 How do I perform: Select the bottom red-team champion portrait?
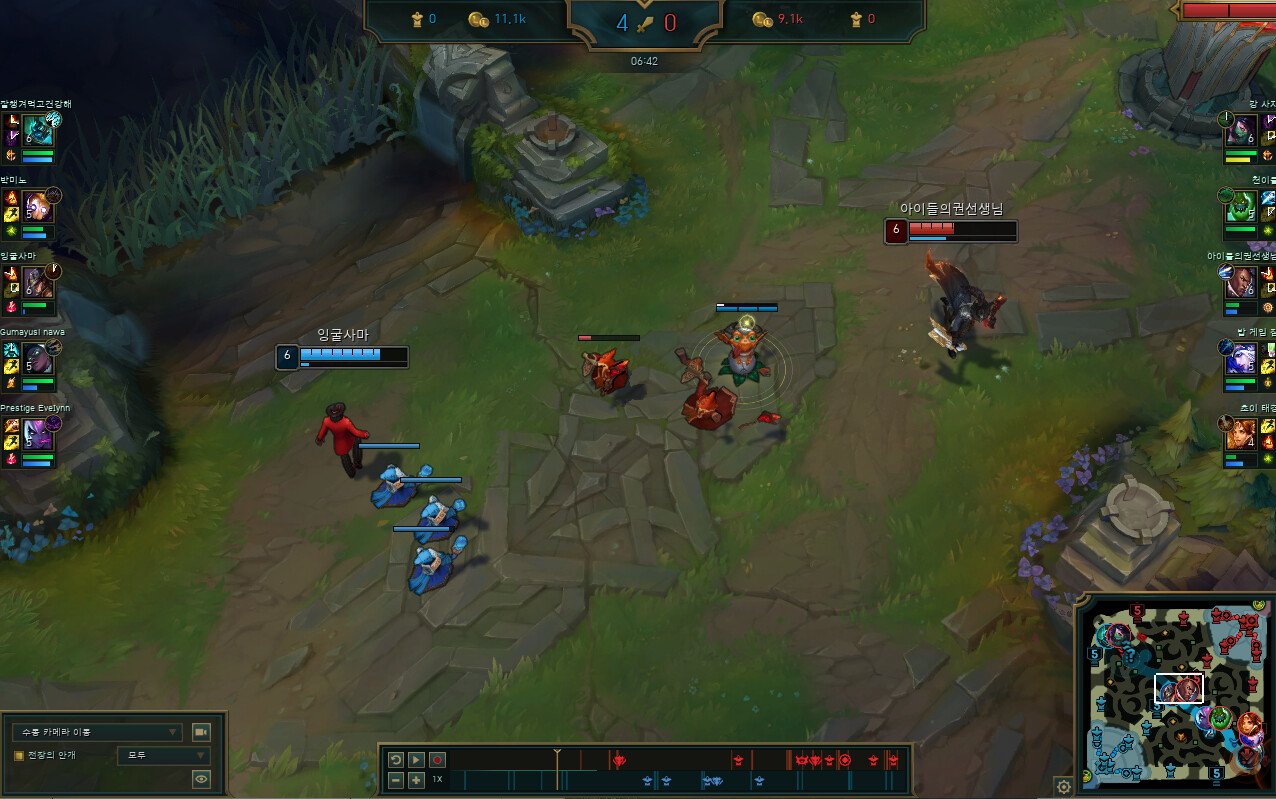point(1241,433)
